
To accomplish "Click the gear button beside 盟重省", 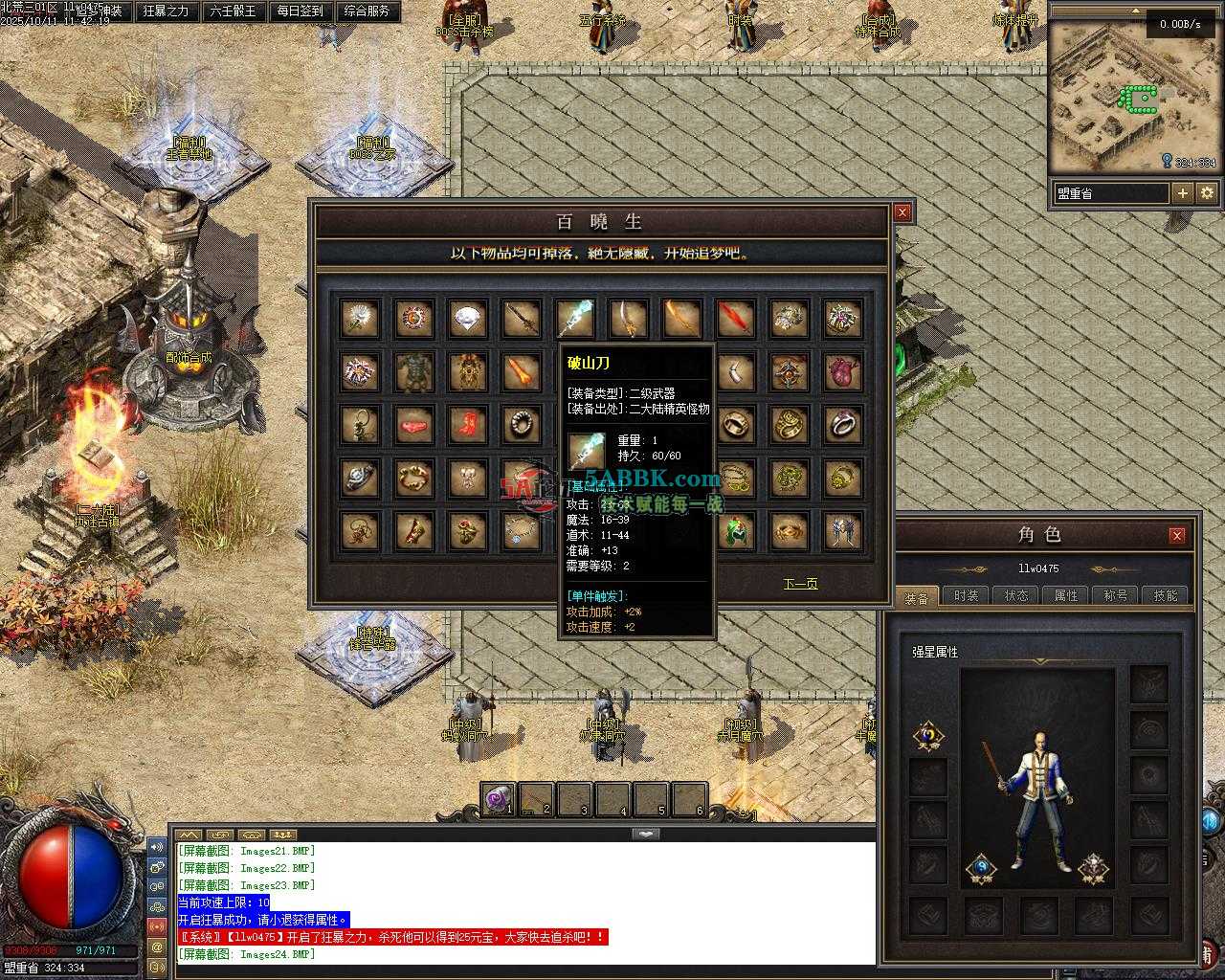I will pos(1207,192).
